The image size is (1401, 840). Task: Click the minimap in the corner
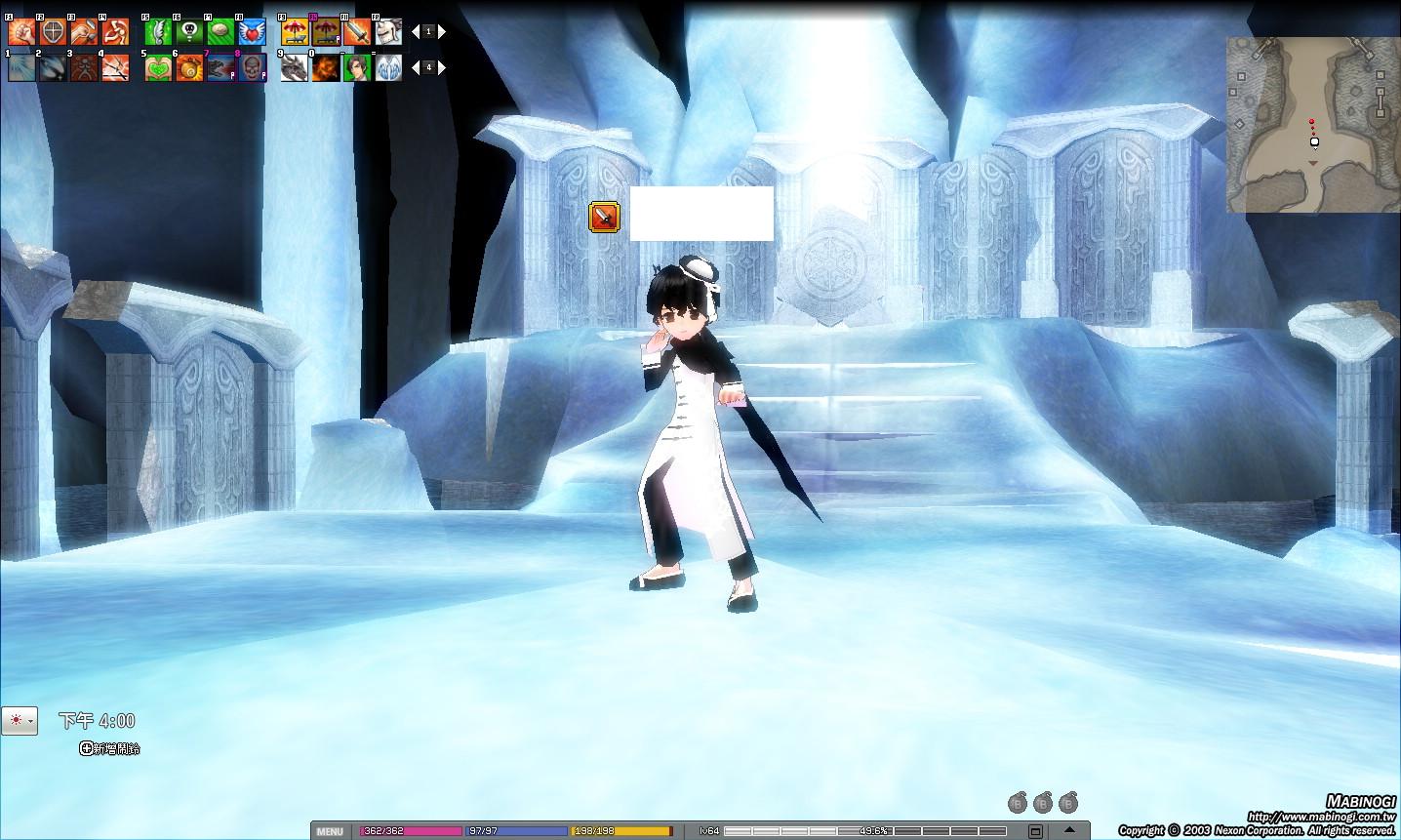1313,125
